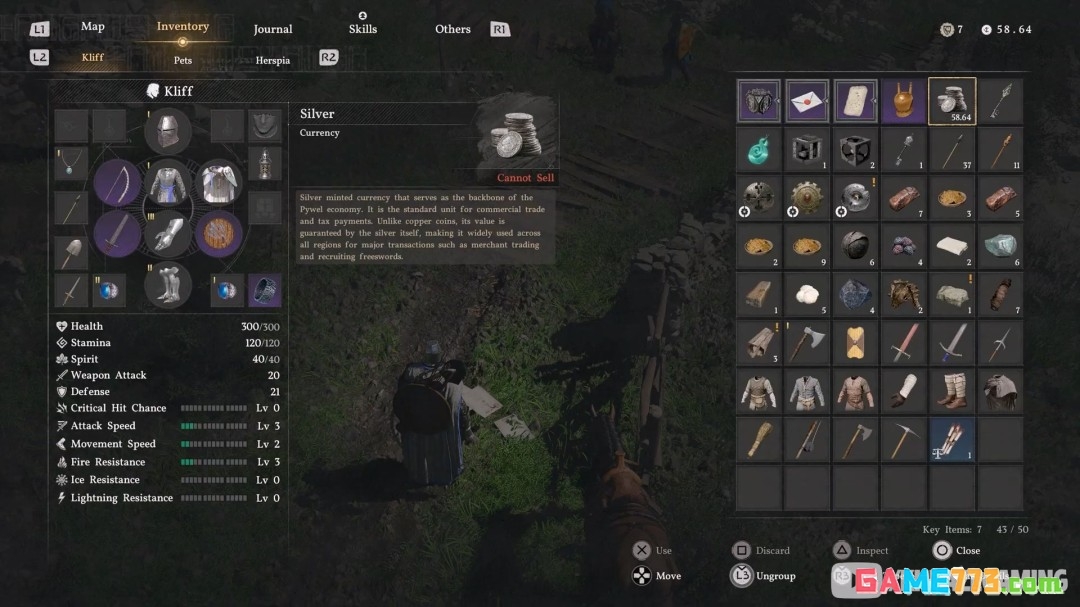The image size is (1080, 607).
Task: Select the equipped round wooden shield
Action: 219,234
